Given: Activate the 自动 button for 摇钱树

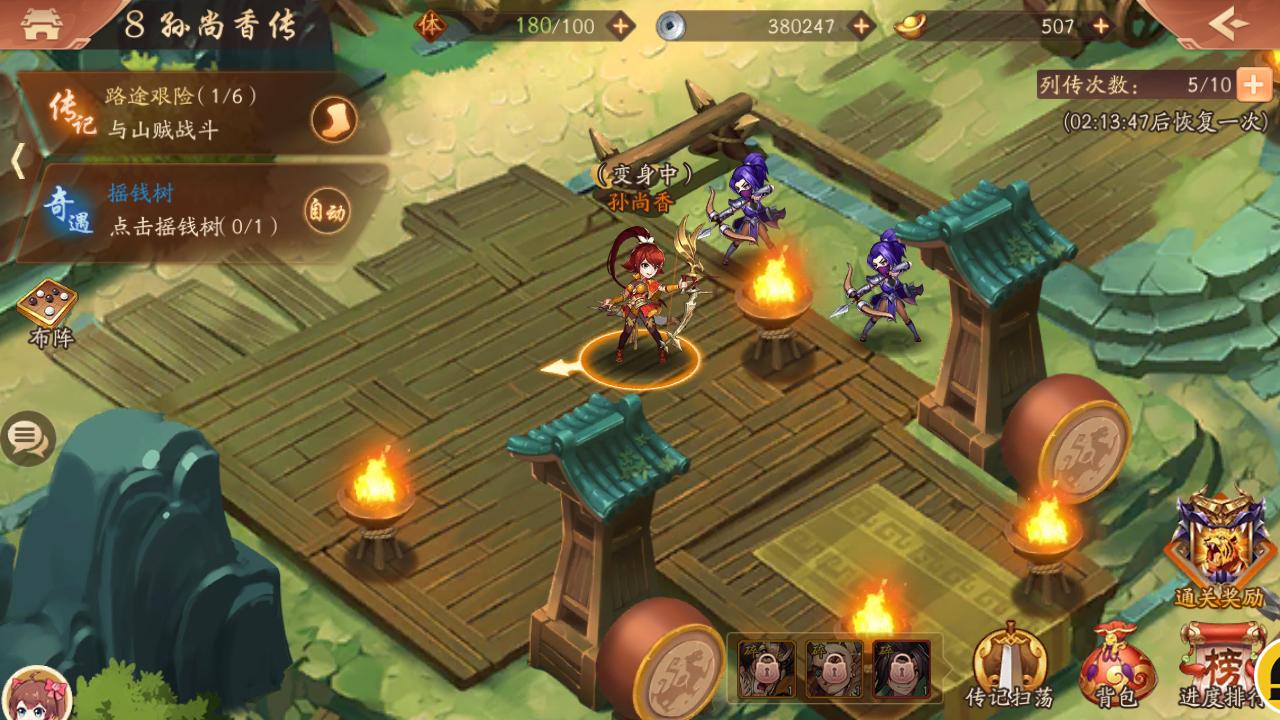Looking at the screenshot, I should tap(327, 212).
